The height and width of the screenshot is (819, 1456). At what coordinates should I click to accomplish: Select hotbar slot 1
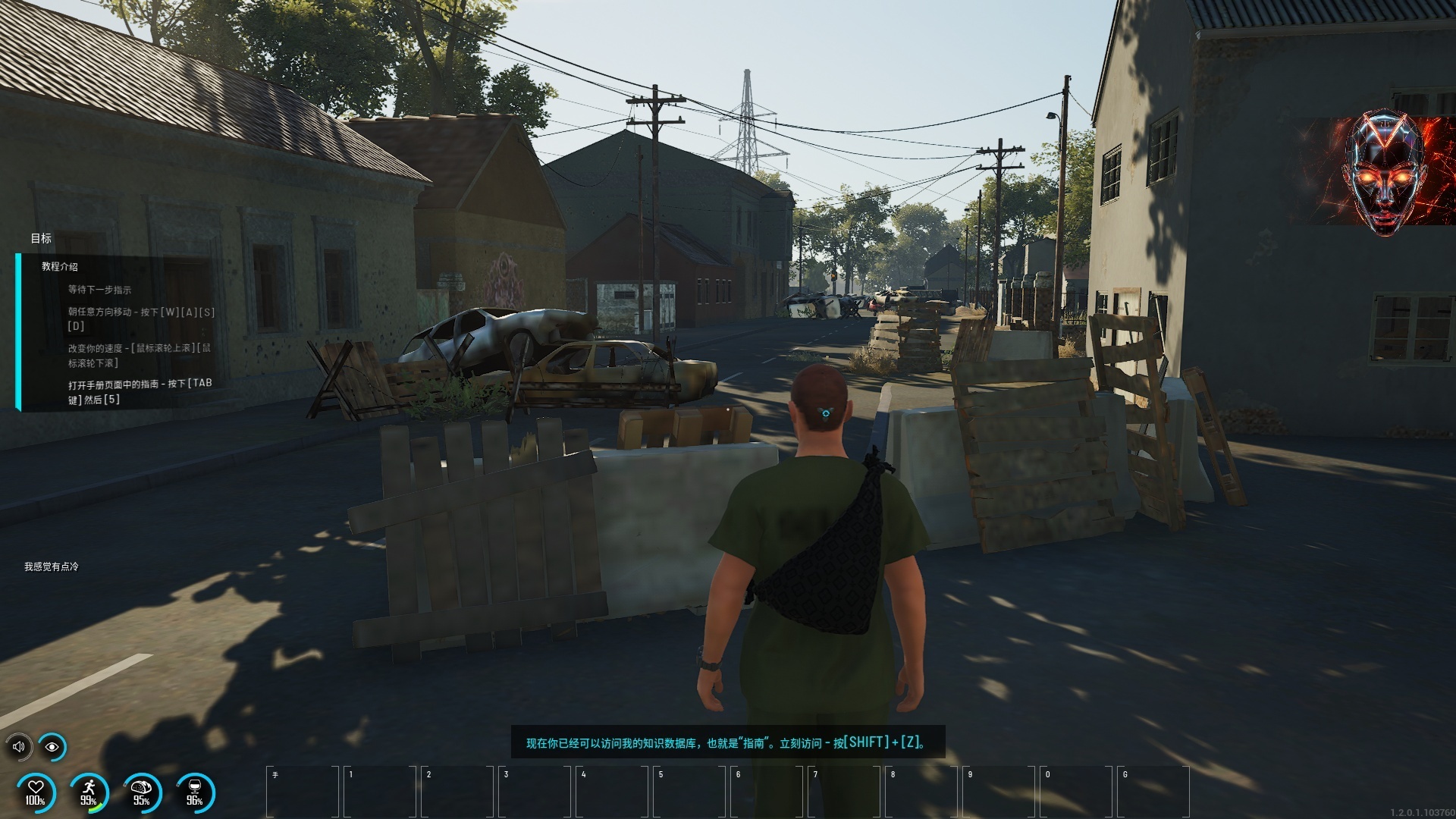380,791
